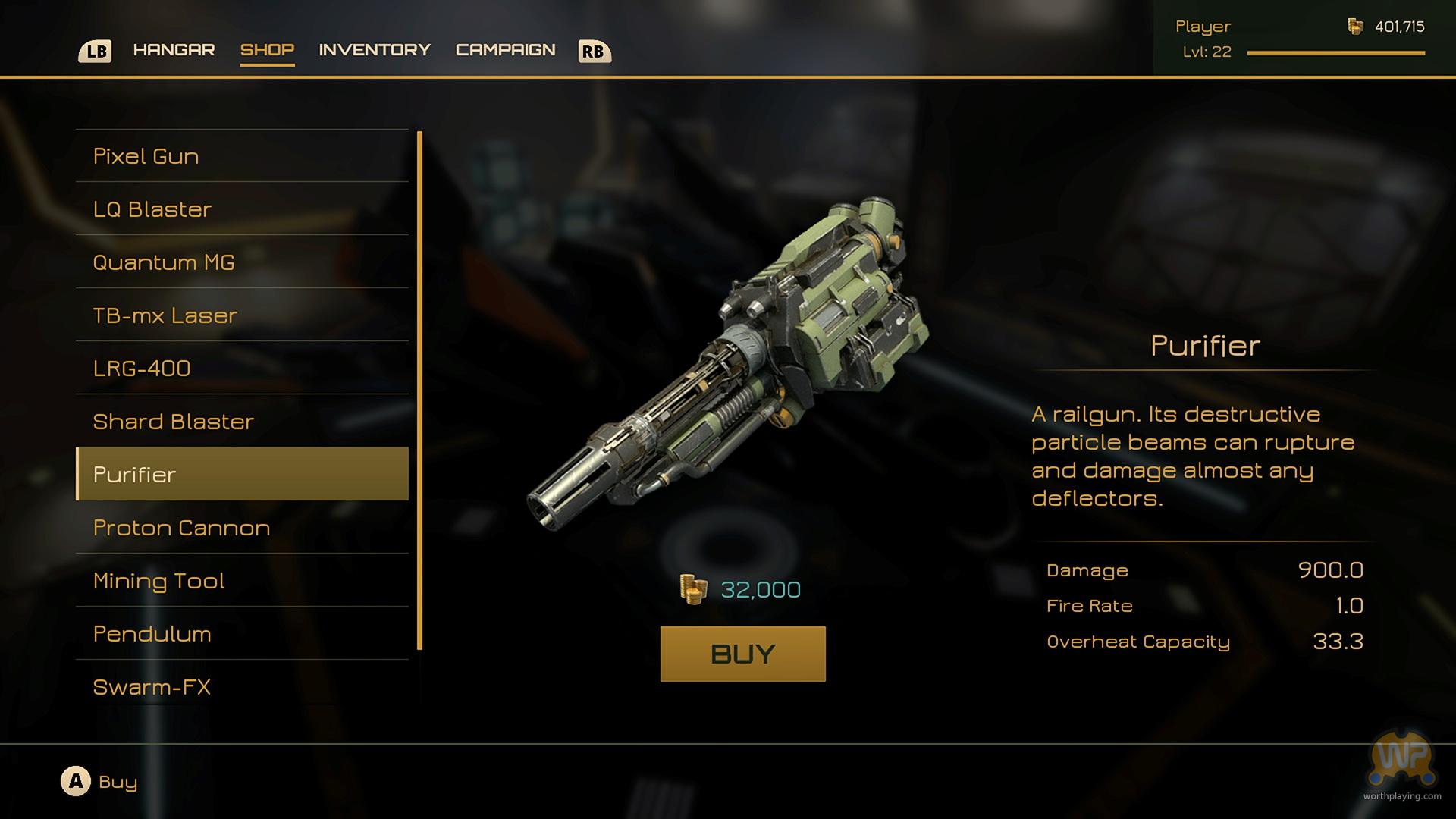
Task: Choose the LQ Blaster entry
Action: click(x=242, y=209)
